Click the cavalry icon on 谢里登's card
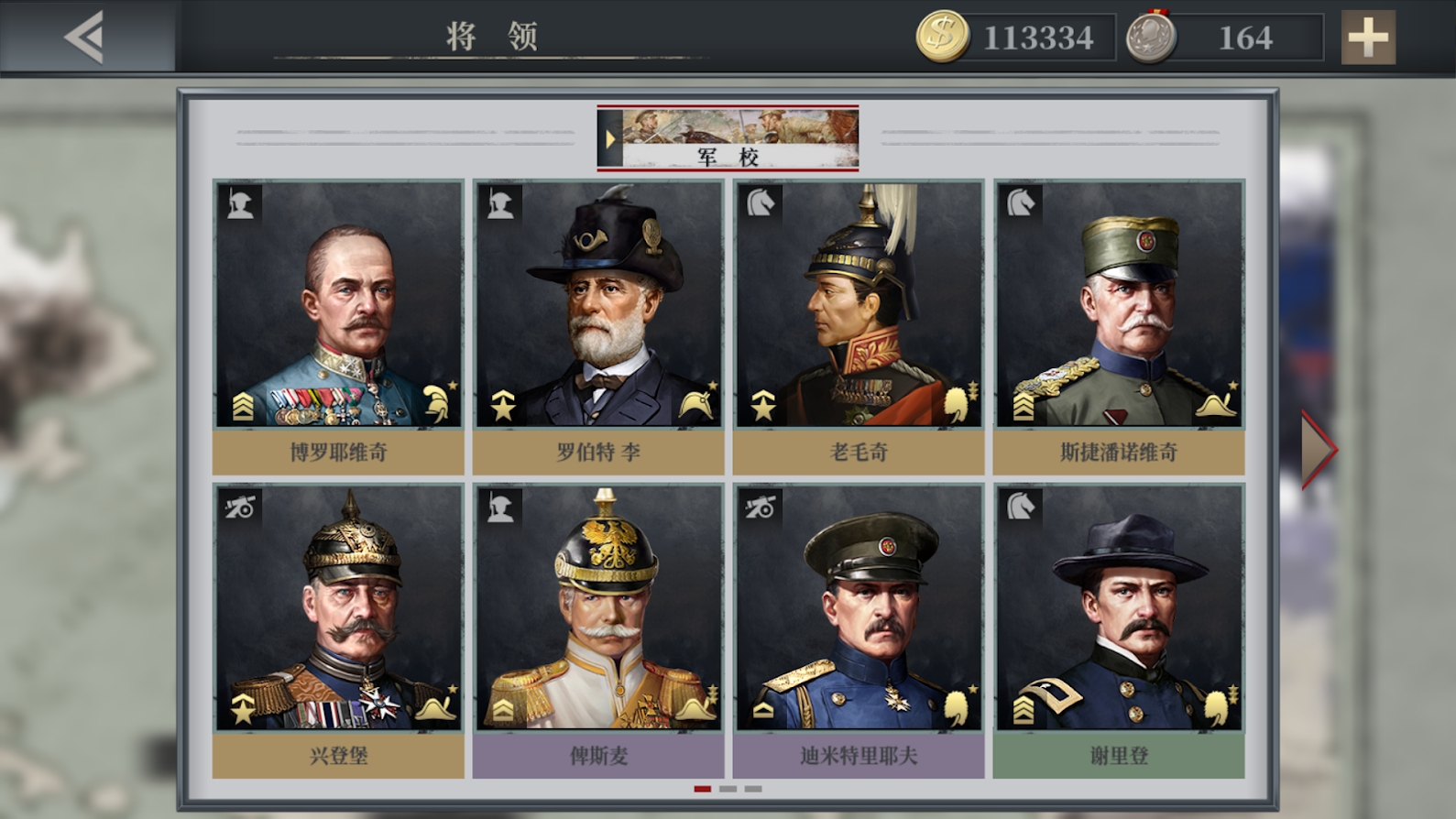Image resolution: width=1456 pixels, height=819 pixels. pyautogui.click(x=1019, y=508)
